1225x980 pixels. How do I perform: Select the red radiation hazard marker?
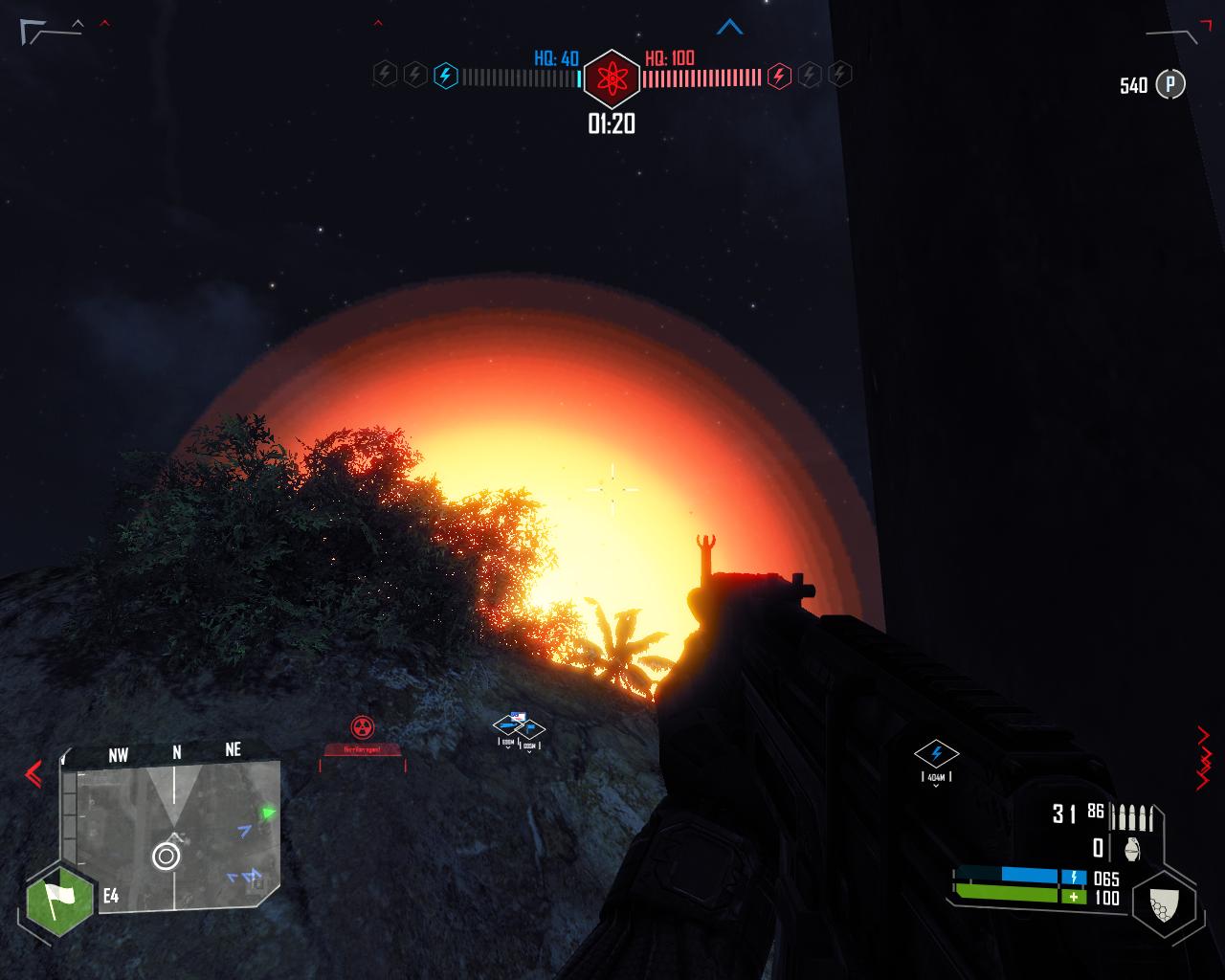coord(361,727)
